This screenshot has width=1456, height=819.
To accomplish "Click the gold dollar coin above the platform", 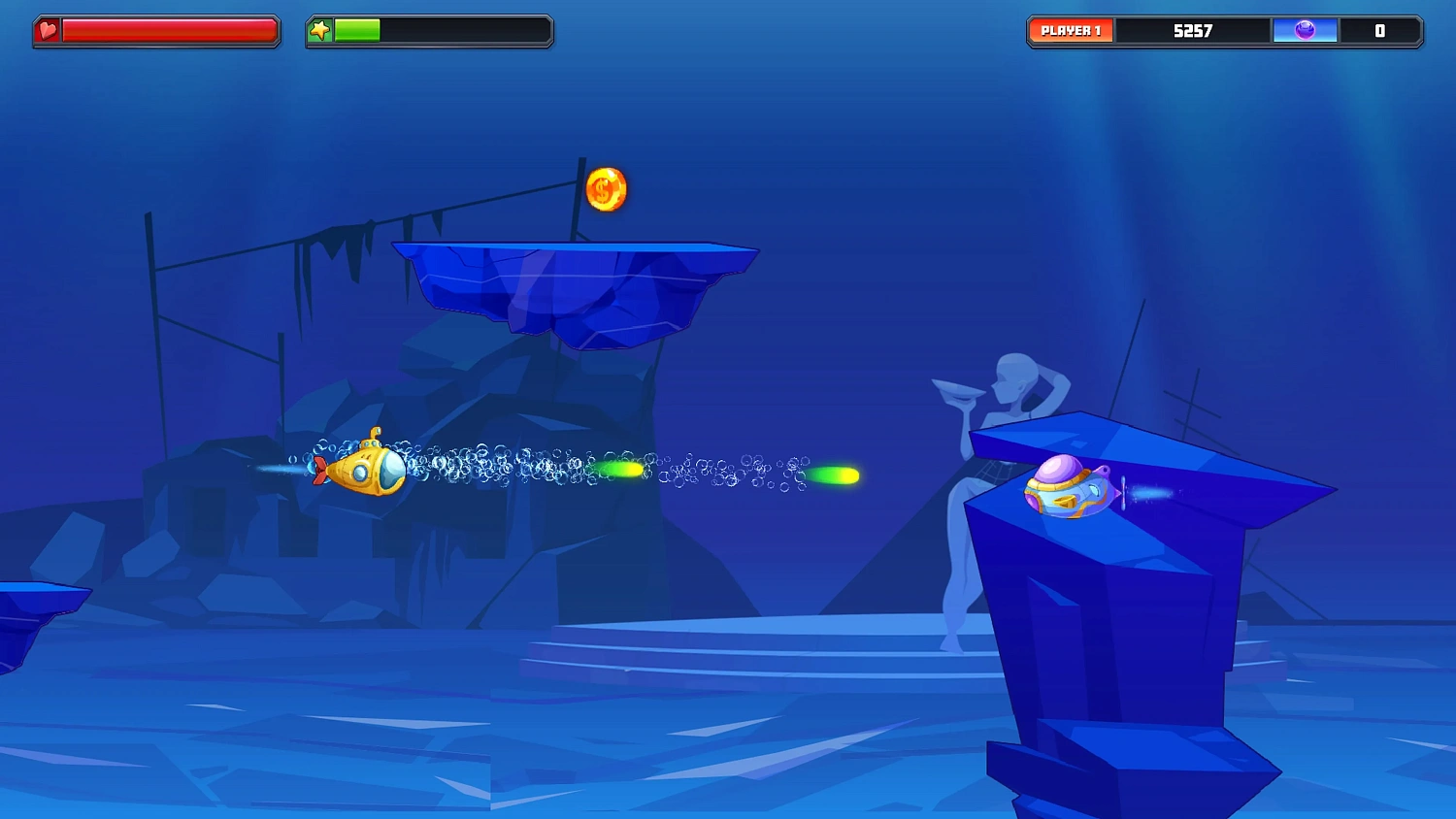I will click(x=607, y=187).
